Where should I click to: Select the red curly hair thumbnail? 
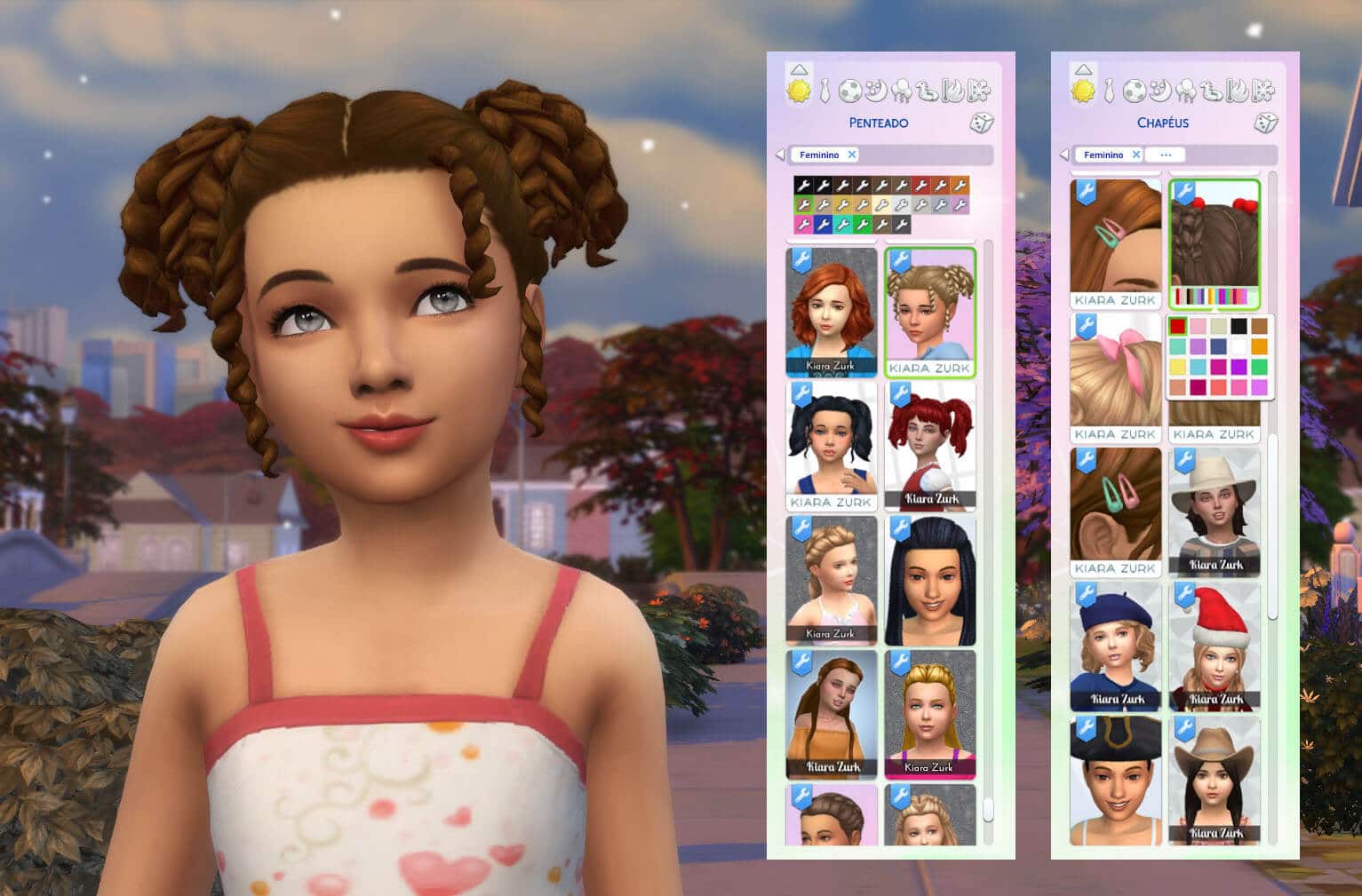[832, 312]
